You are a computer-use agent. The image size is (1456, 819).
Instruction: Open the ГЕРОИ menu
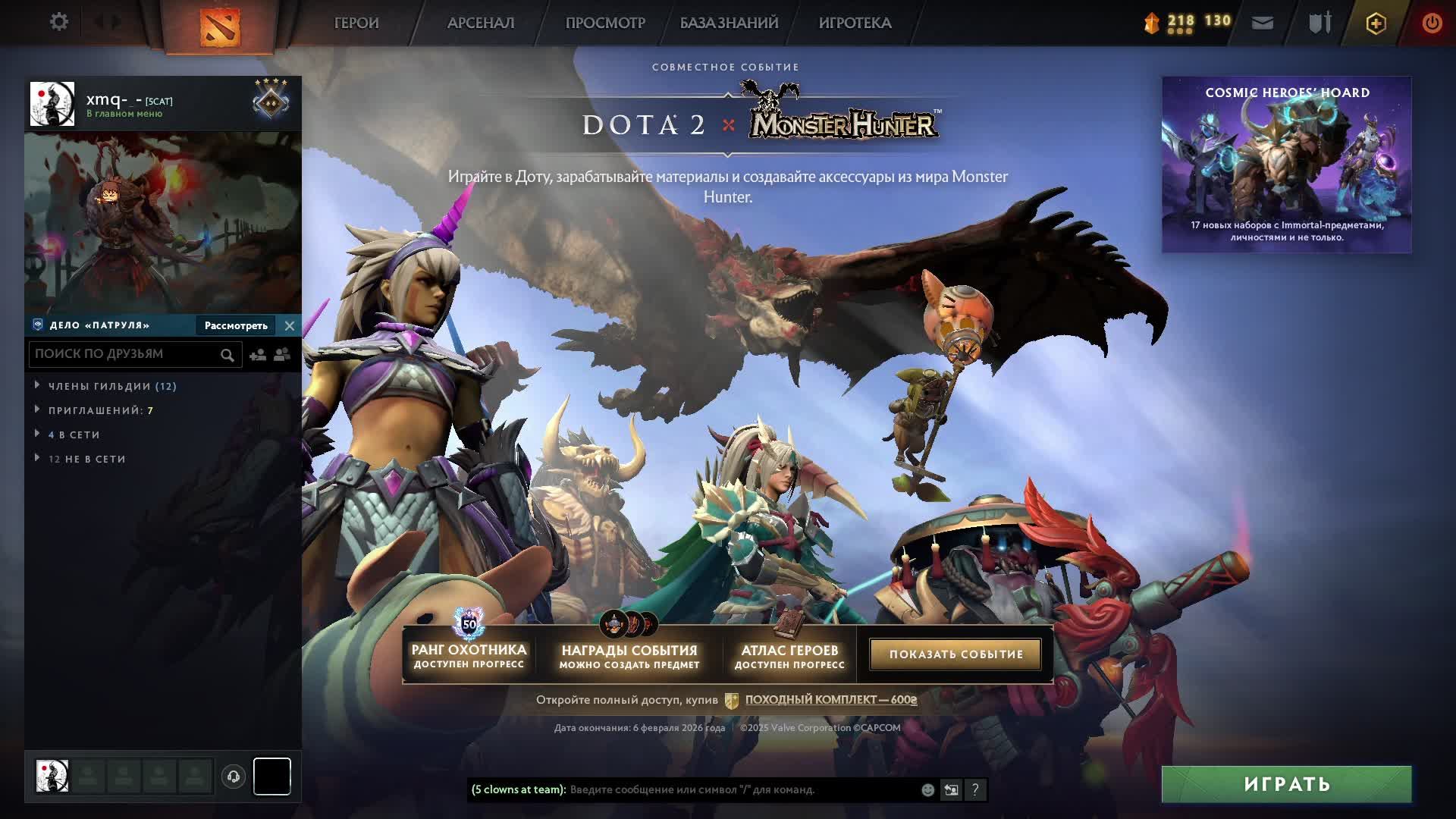pyautogui.click(x=356, y=23)
